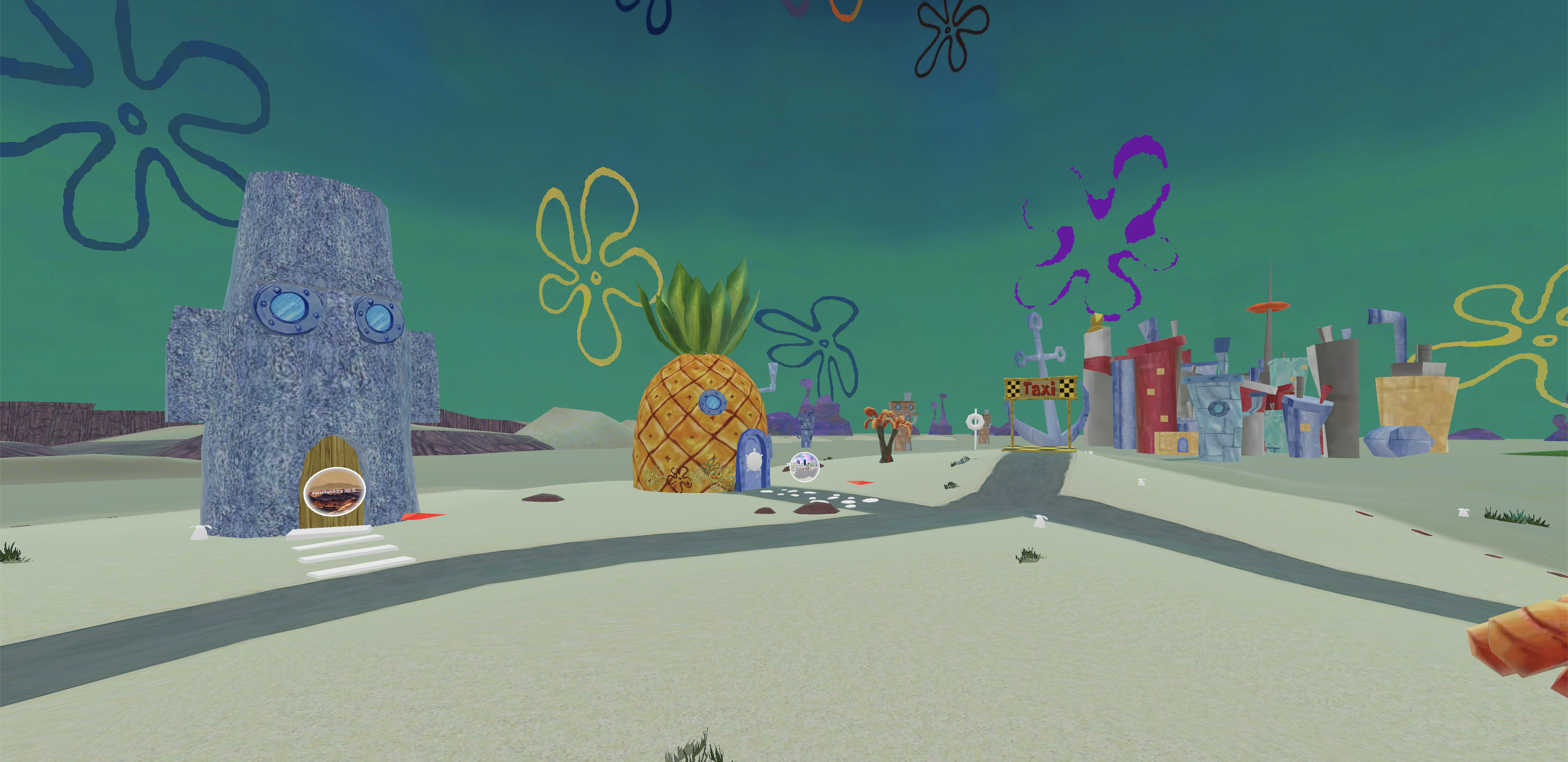Enter the city skyline portal bubble

tap(804, 467)
